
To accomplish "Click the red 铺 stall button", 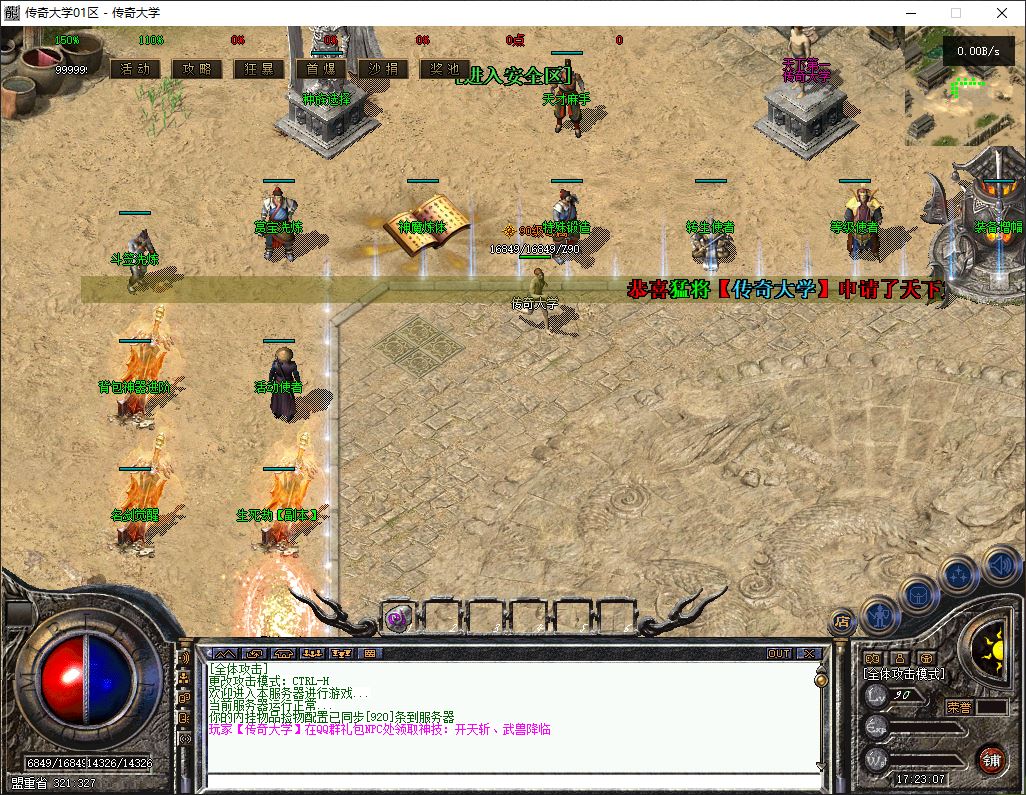I will point(991,760).
